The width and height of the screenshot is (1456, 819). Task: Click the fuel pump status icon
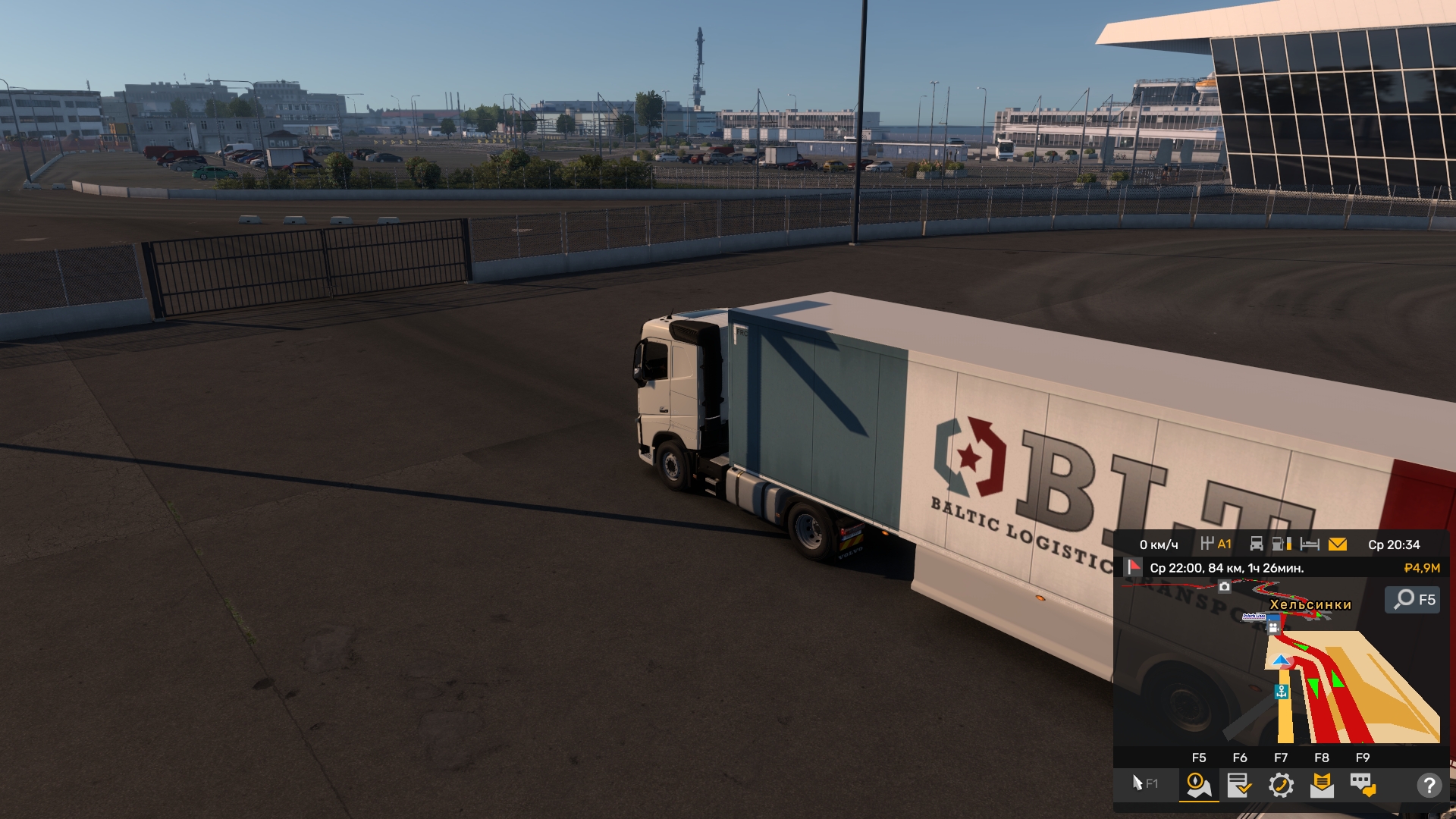tap(1281, 544)
